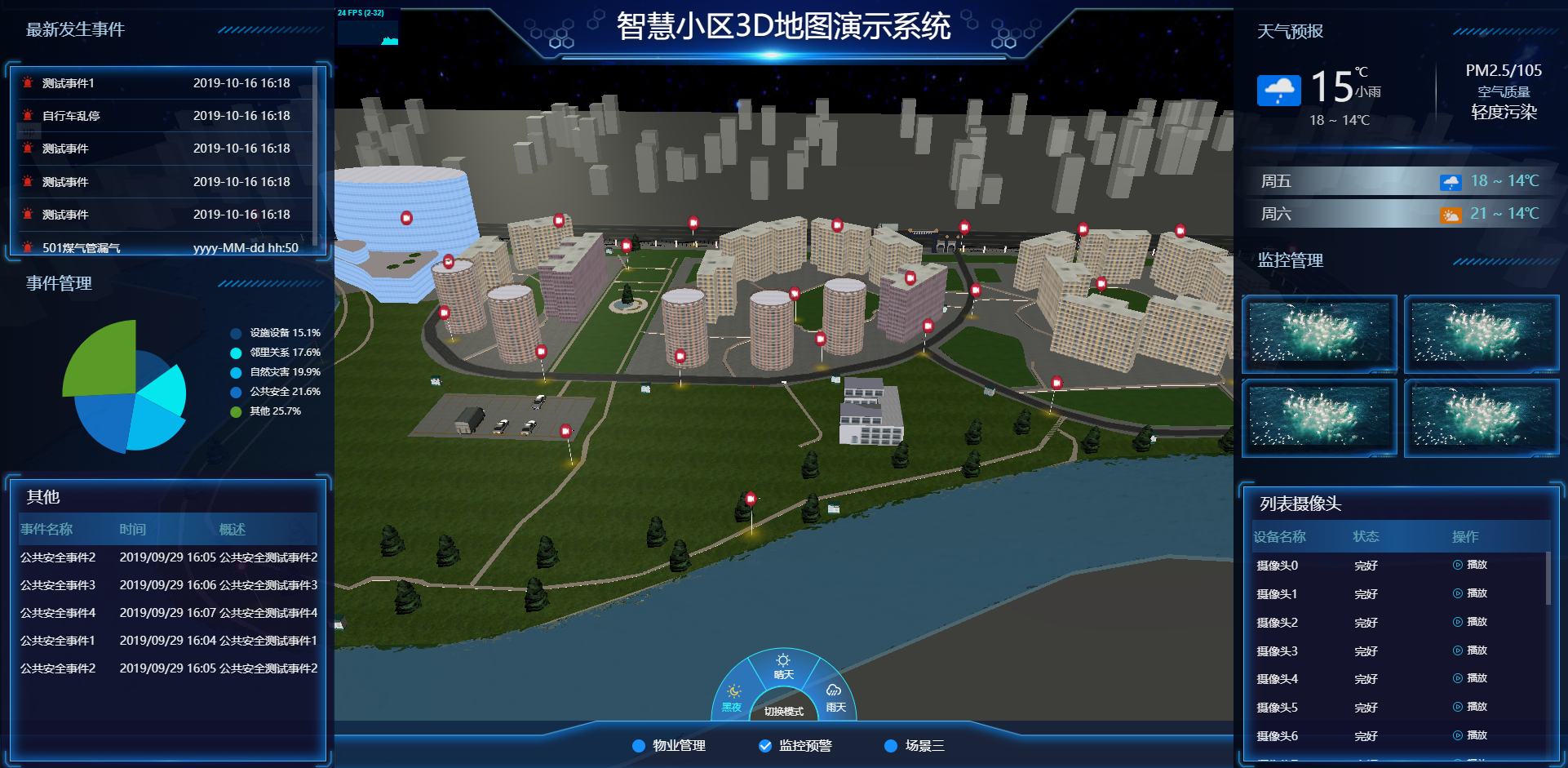Screen dimensions: 1568x768
Task: Switch to 雨天 (rainy) weather mode
Action: pos(832,690)
